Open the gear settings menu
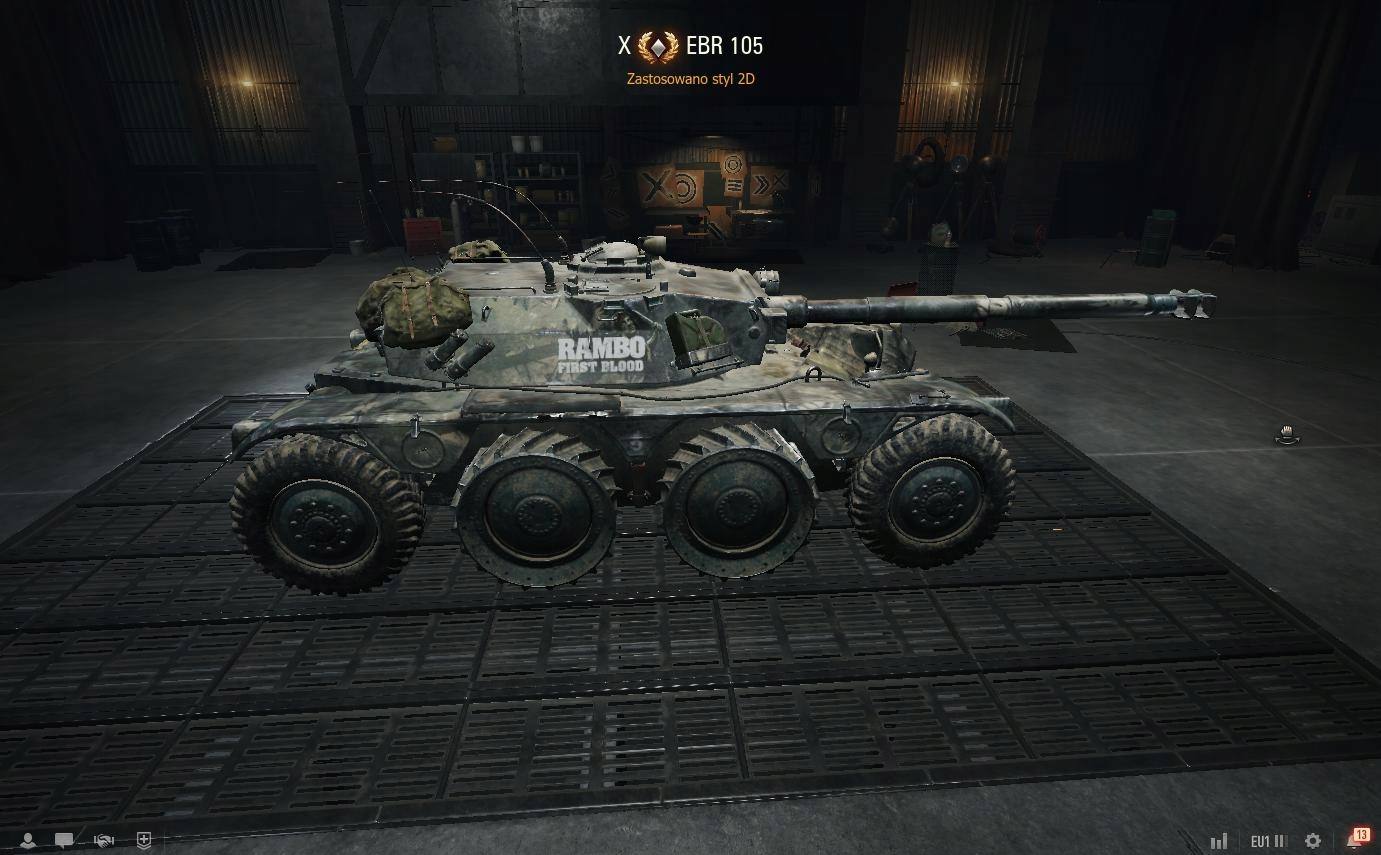Screen dimensions: 1381x855 click(x=1313, y=842)
